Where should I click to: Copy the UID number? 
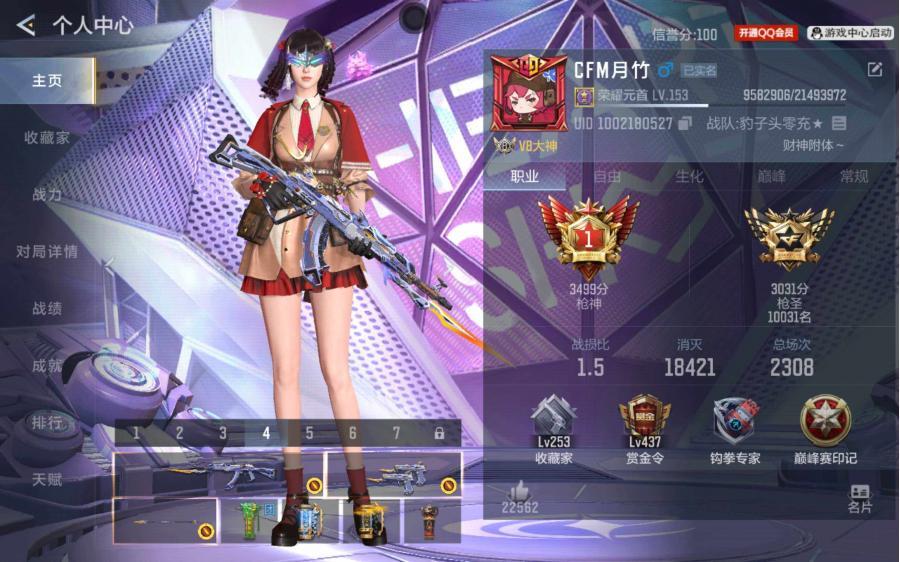[x=685, y=123]
